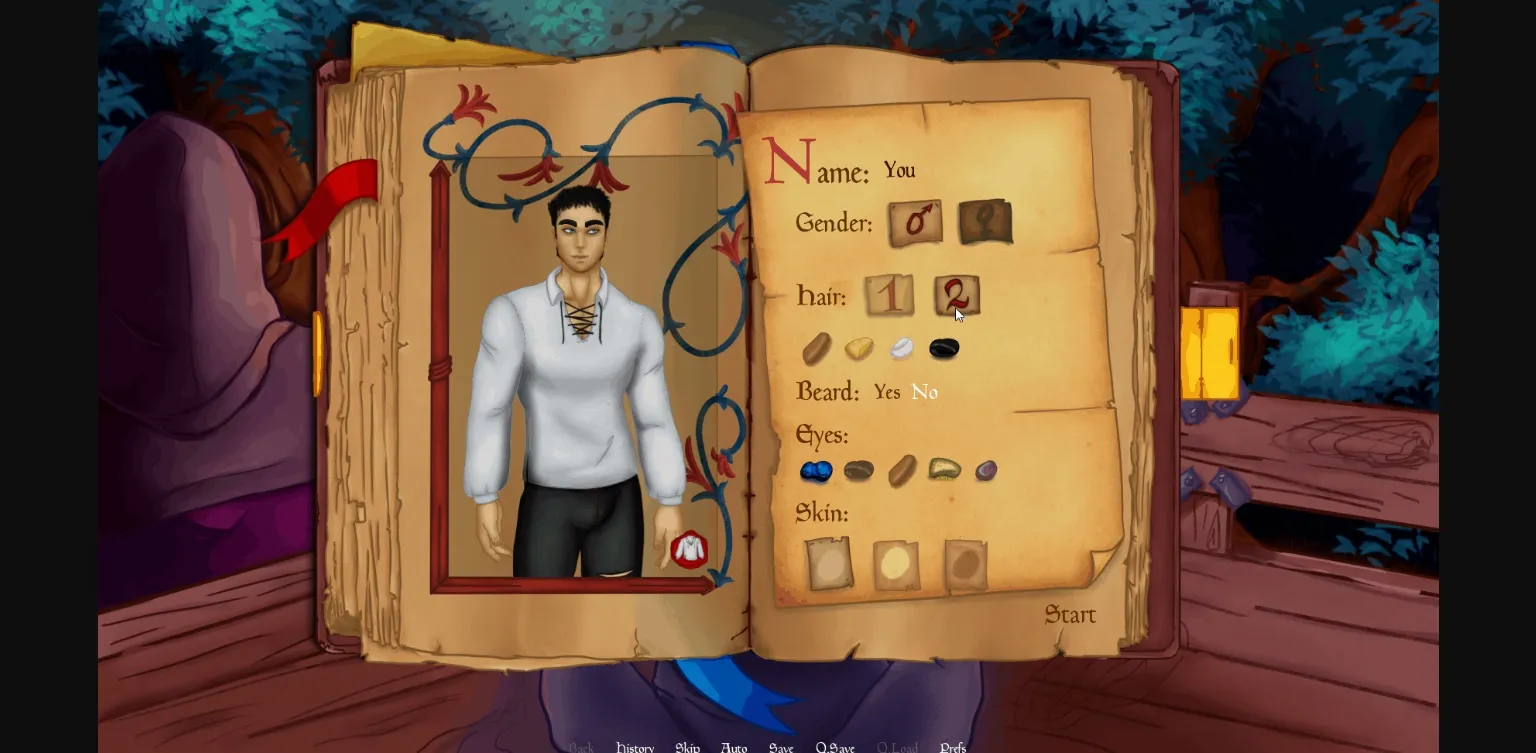The width and height of the screenshot is (1536, 753).
Task: Select the male gender symbol icon
Action: tap(914, 223)
